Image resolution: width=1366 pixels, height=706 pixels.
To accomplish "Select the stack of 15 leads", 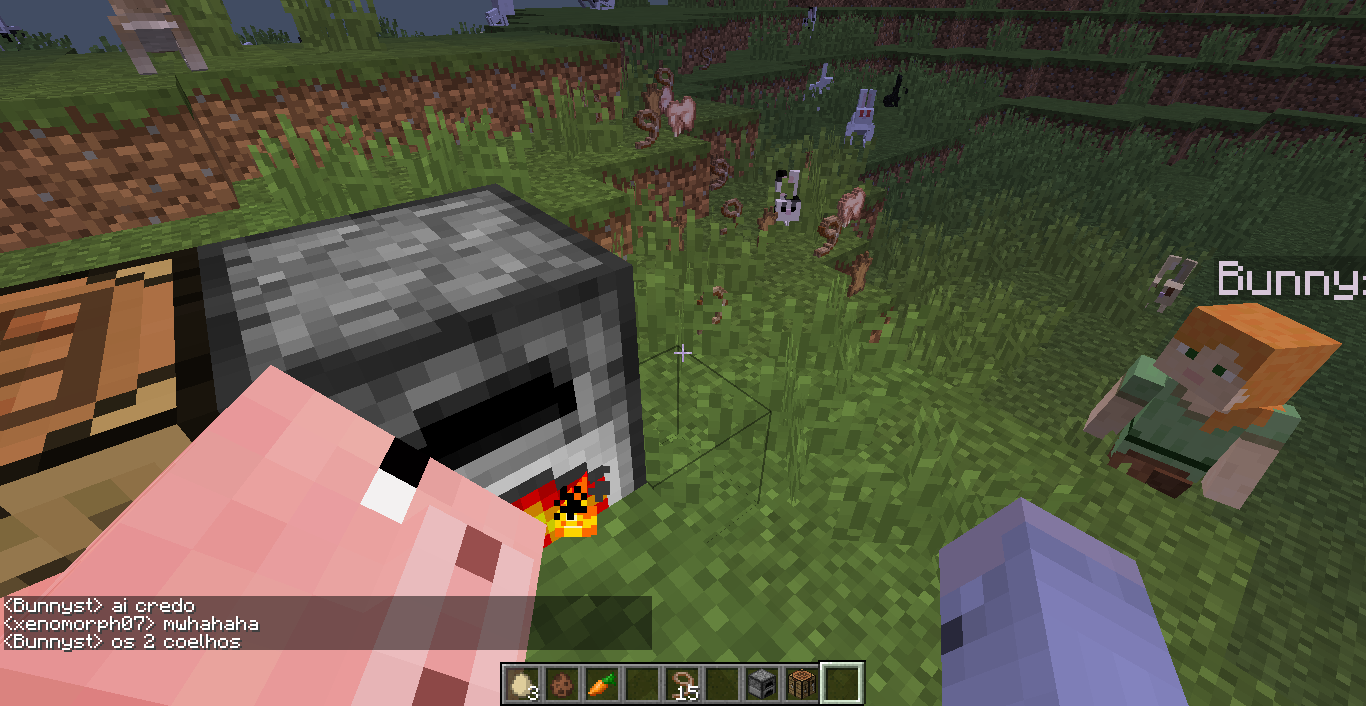I will [x=682, y=684].
